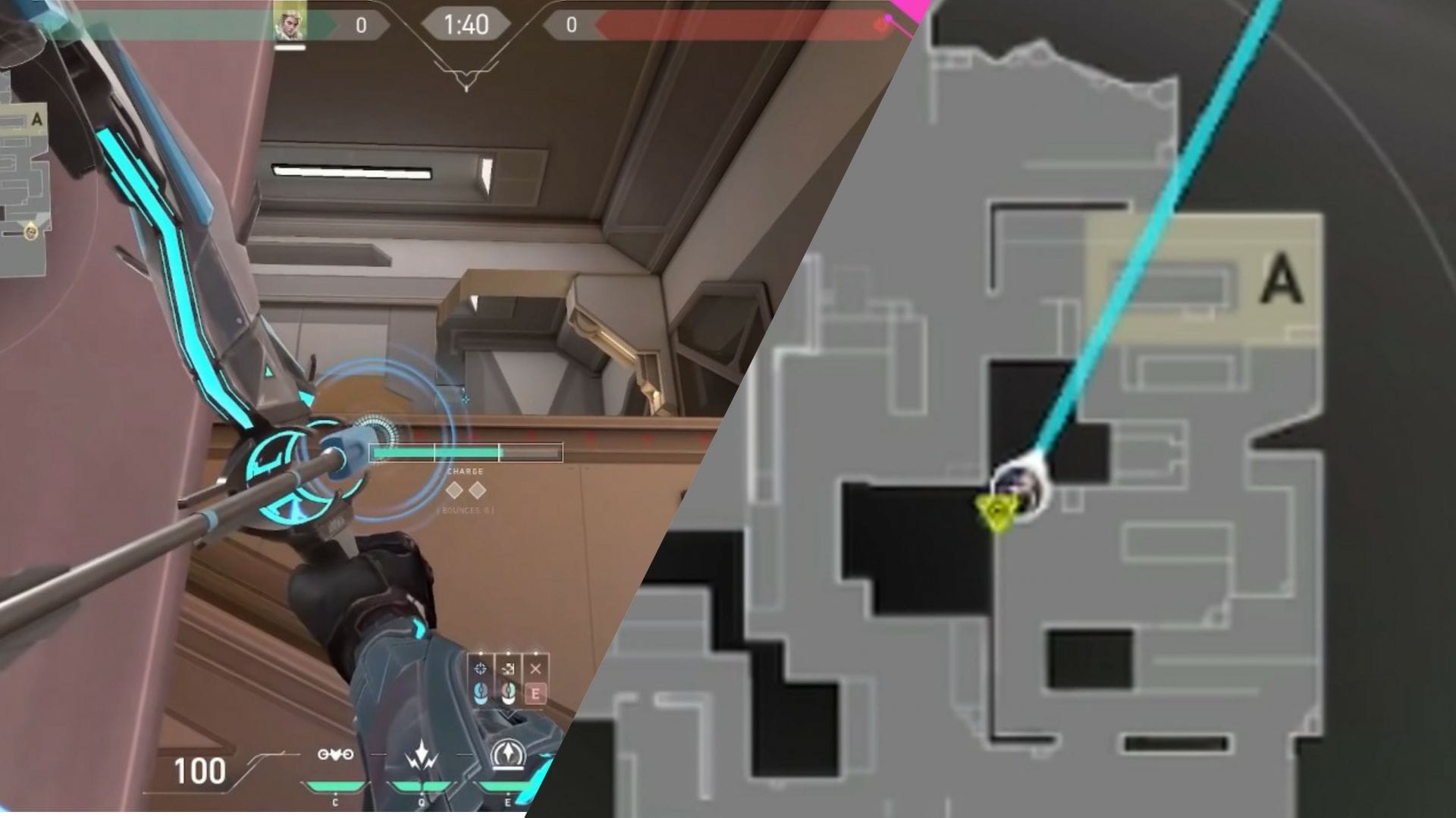This screenshot has height=818, width=1456.
Task: Click the arrow bounce preview icon
Action: [507, 669]
